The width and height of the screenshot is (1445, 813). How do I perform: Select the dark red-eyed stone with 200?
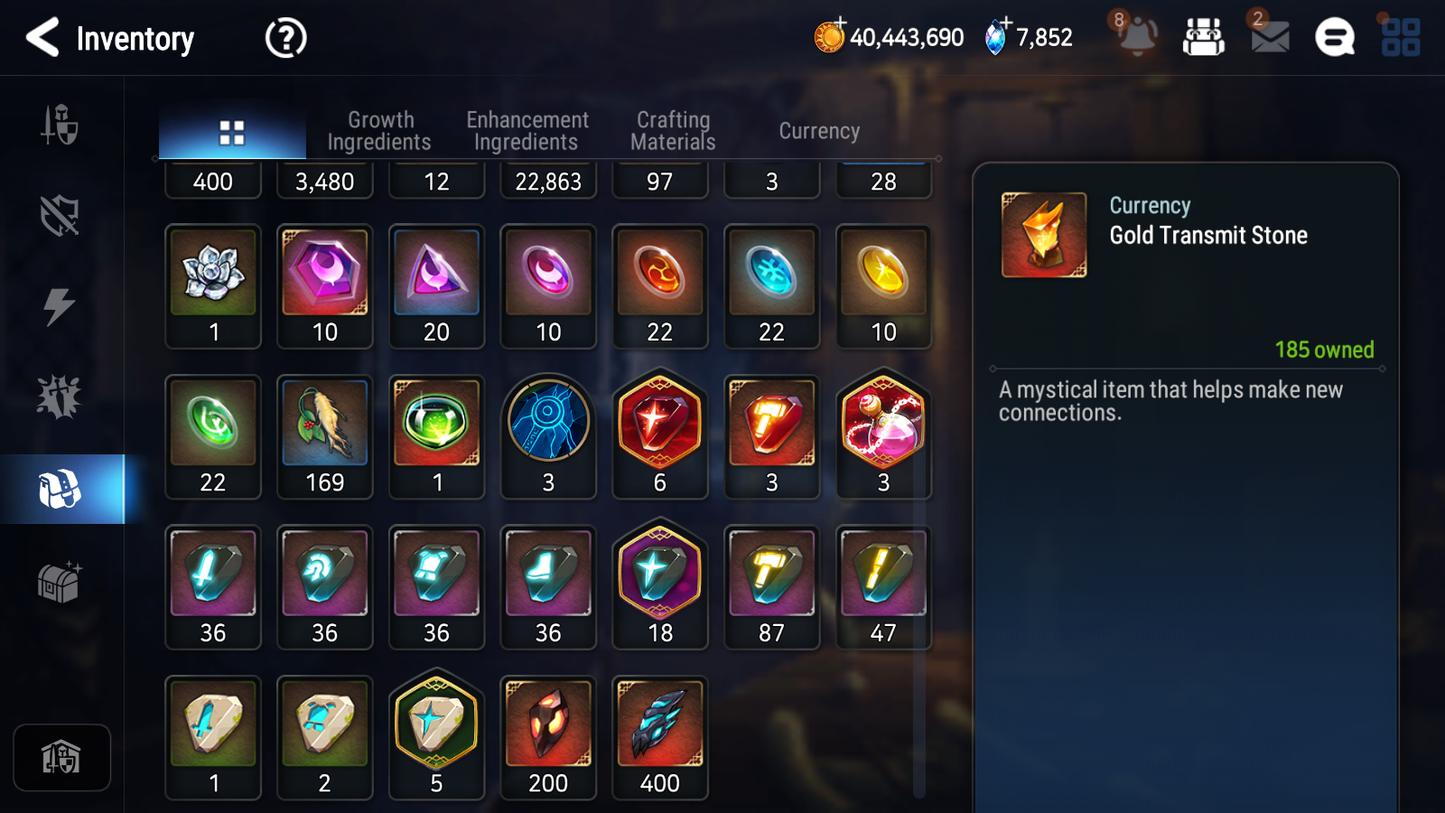tap(548, 724)
